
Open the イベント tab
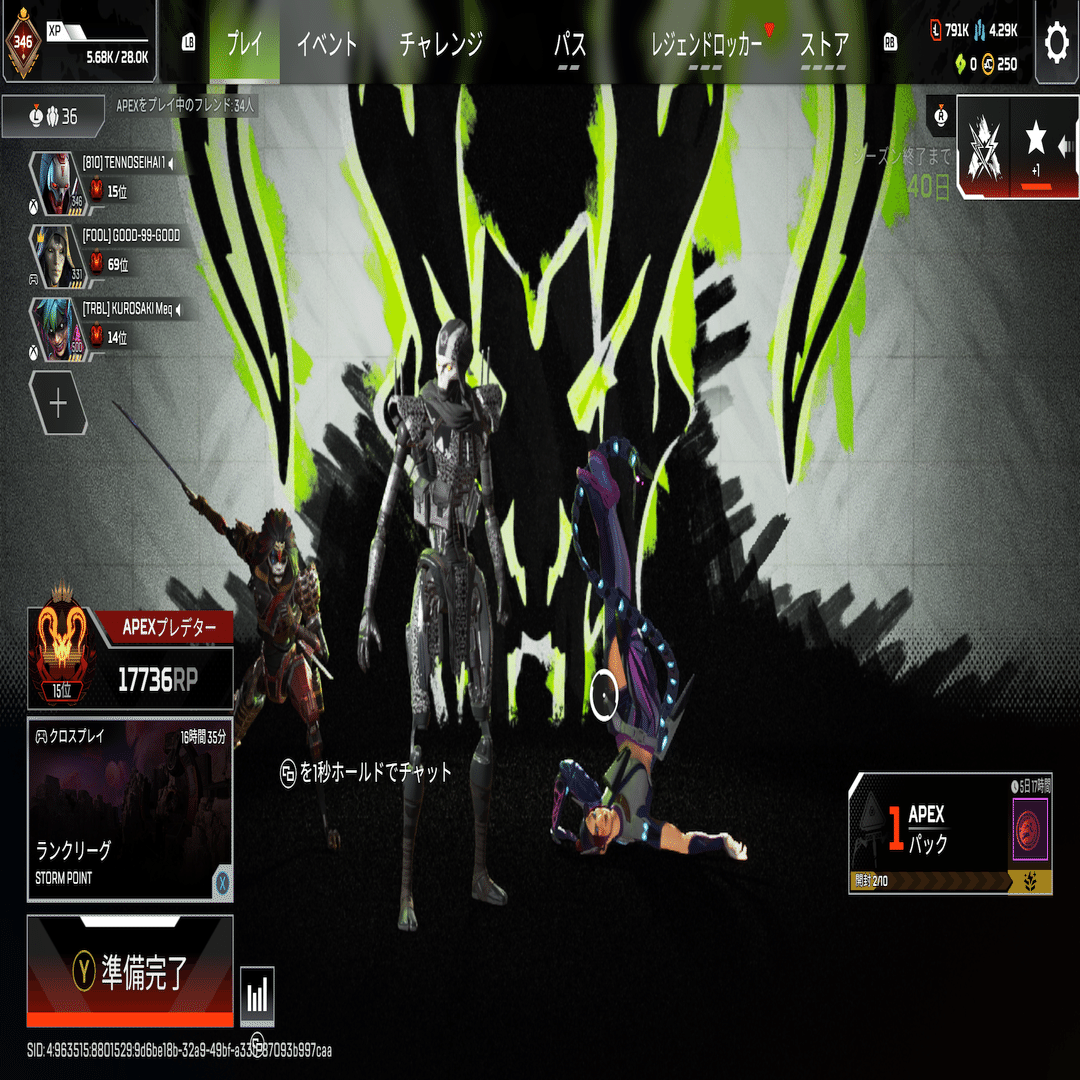(x=327, y=44)
